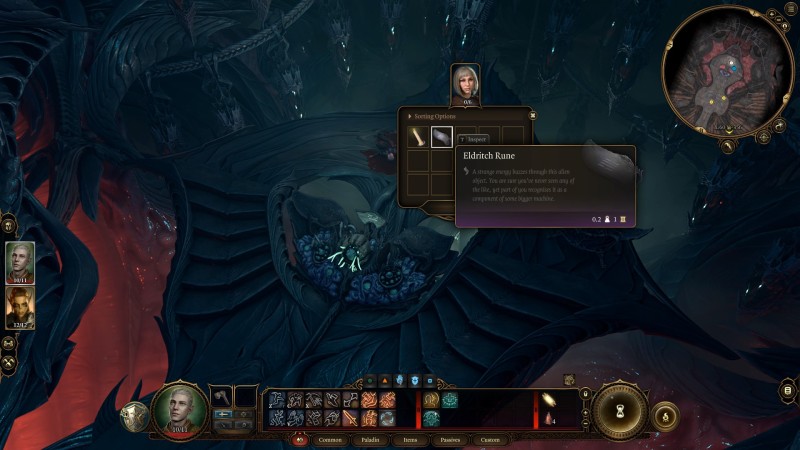Select the bald companion's party portrait
Image resolution: width=800 pixels, height=450 pixels.
pos(20,263)
